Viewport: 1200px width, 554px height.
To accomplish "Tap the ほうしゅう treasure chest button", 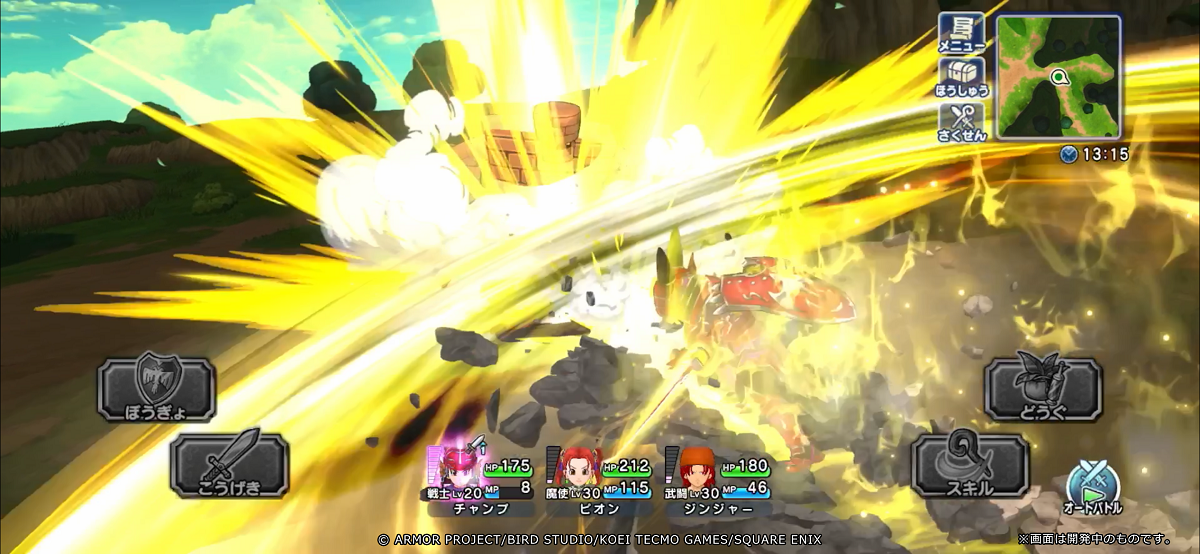I will (962, 77).
